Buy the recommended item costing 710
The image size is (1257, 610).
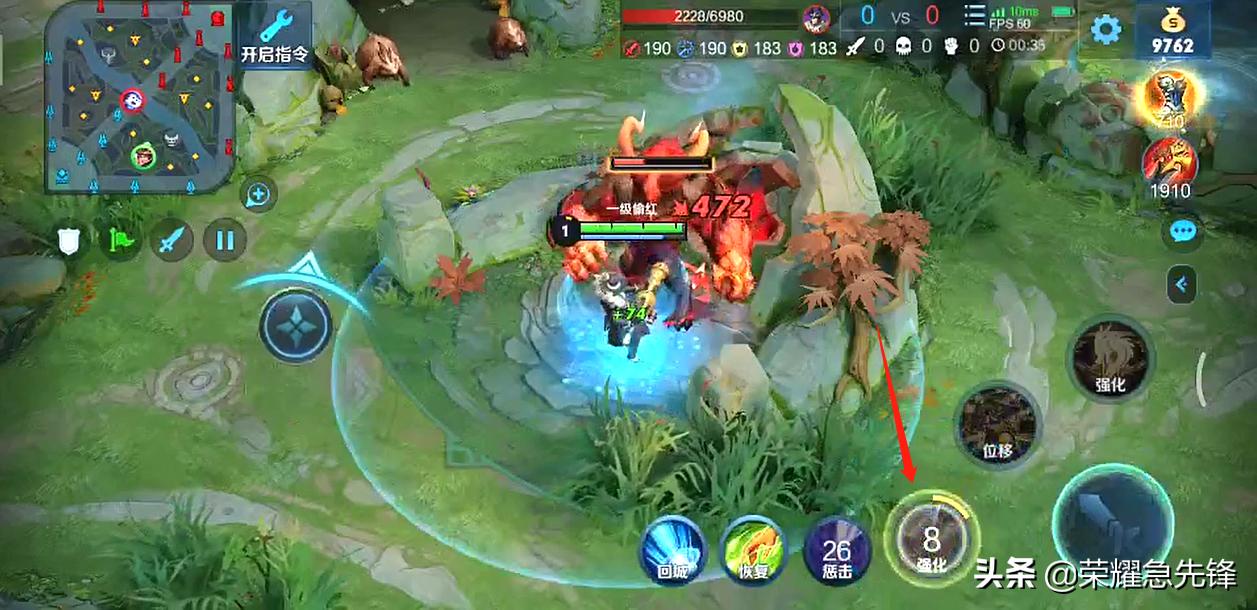(x=1170, y=97)
